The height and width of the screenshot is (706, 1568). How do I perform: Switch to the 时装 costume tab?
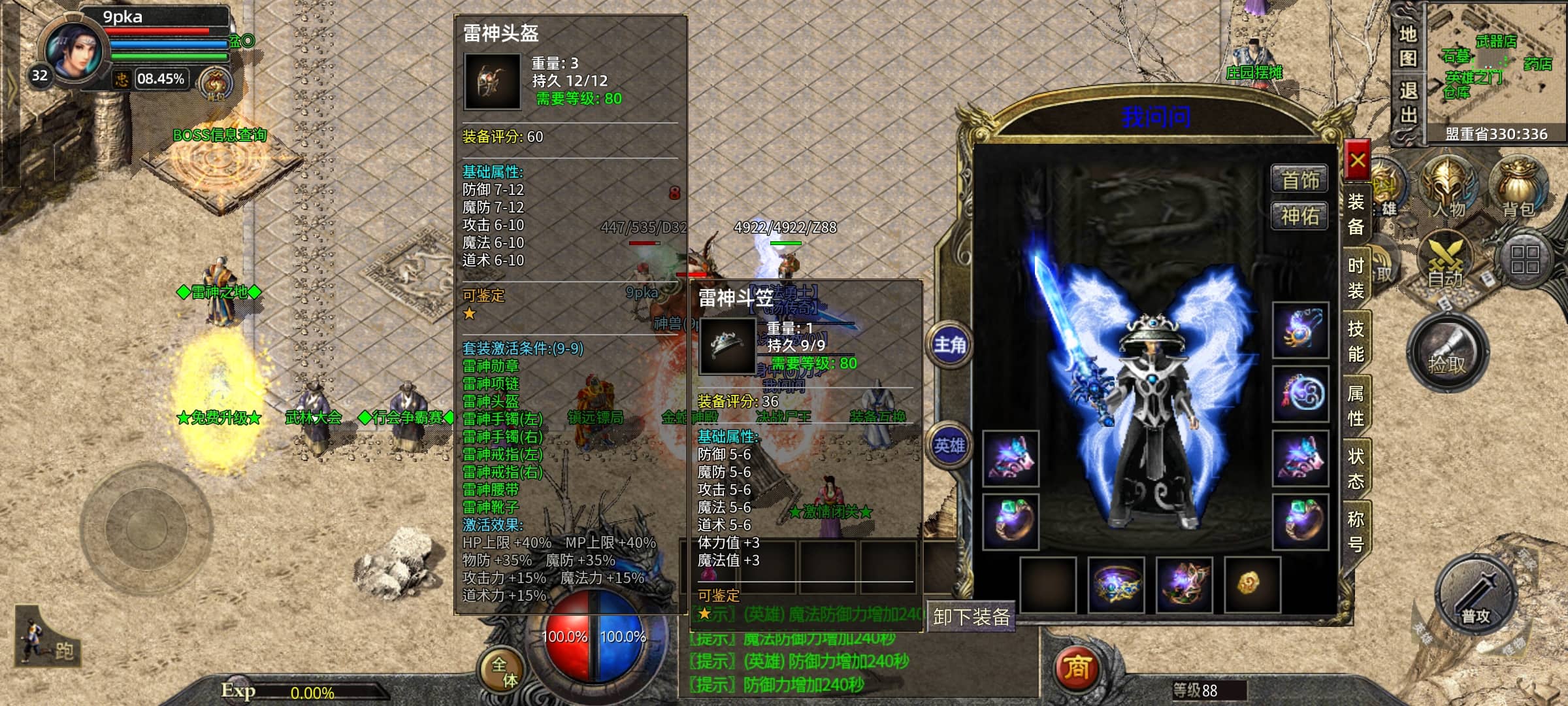(x=1356, y=278)
